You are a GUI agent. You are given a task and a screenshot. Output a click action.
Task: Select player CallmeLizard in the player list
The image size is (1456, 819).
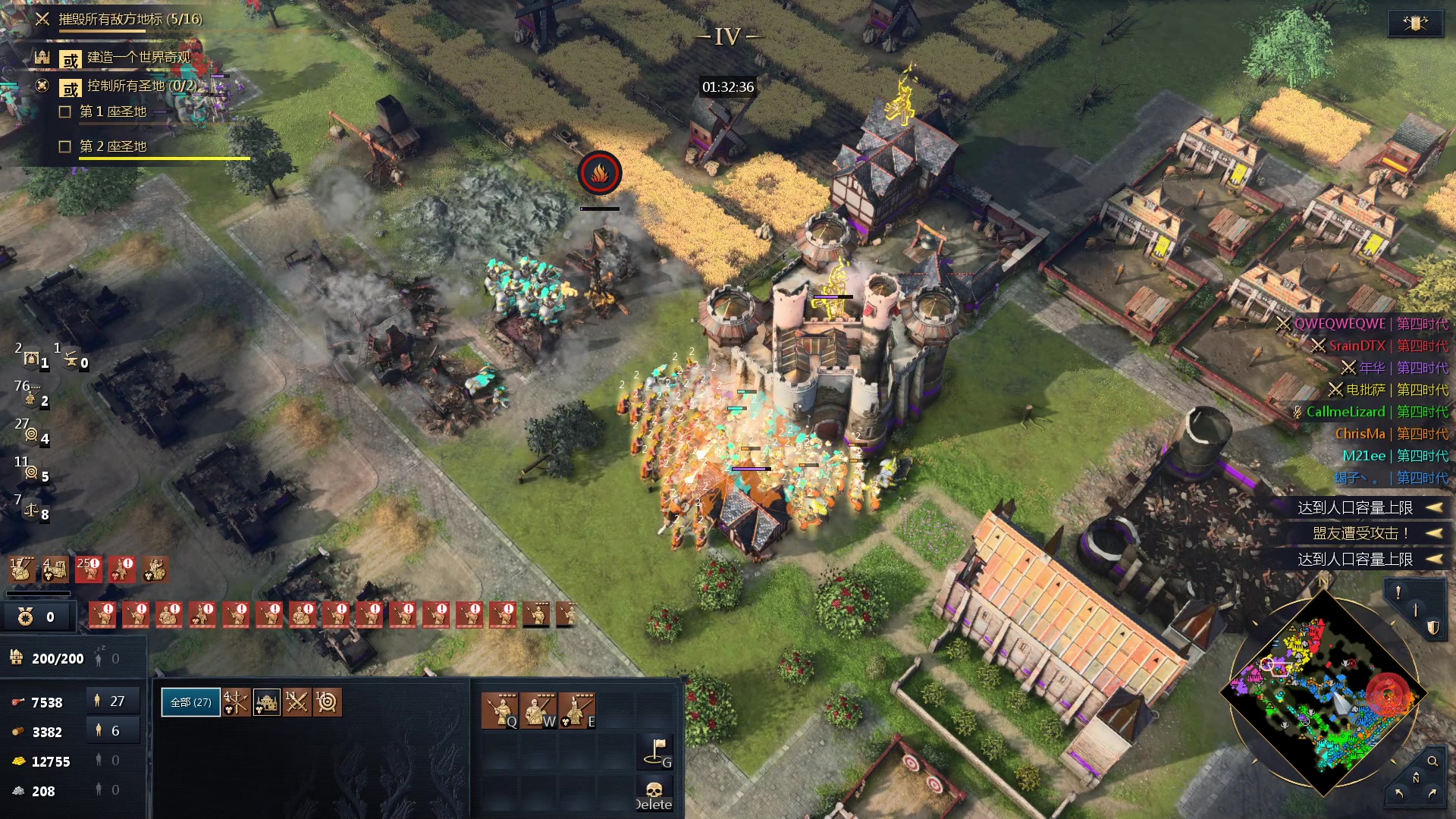(1345, 412)
